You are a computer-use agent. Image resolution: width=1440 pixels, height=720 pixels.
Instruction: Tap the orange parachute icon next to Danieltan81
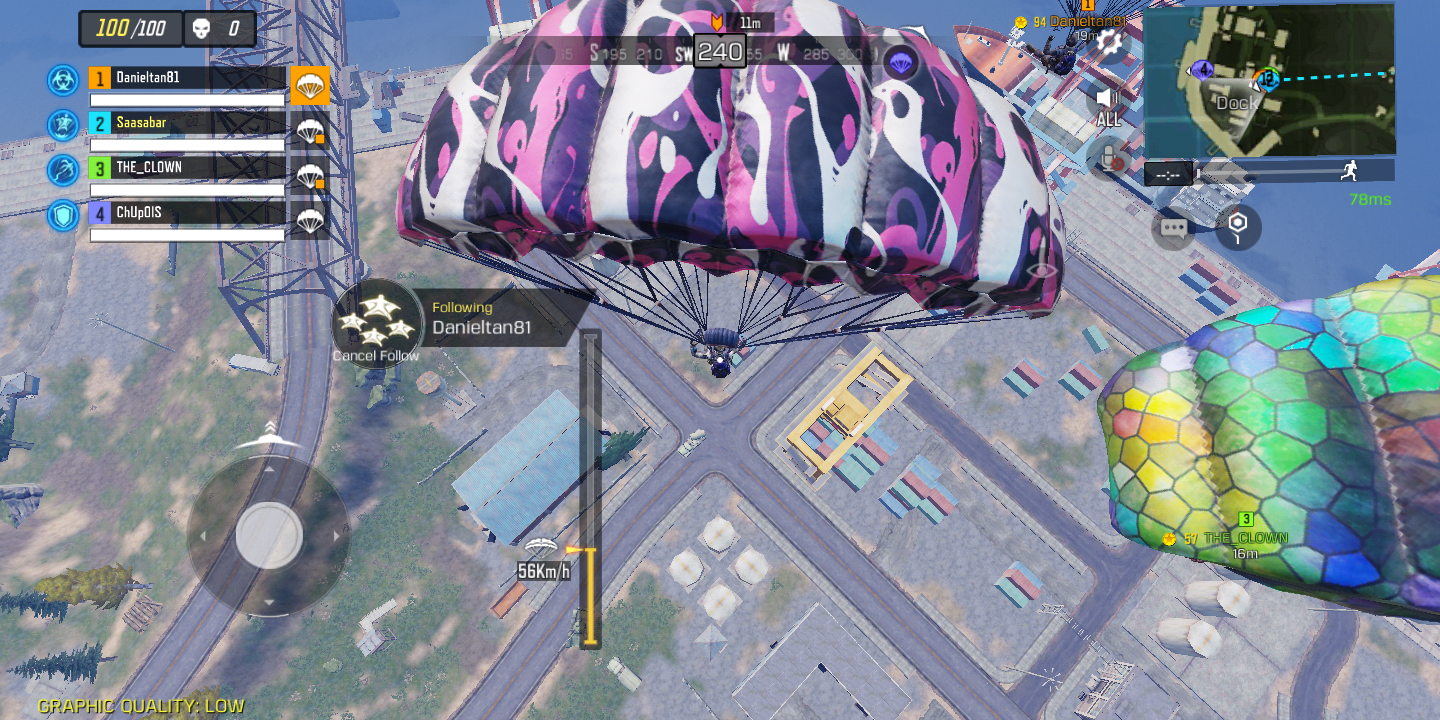(310, 86)
